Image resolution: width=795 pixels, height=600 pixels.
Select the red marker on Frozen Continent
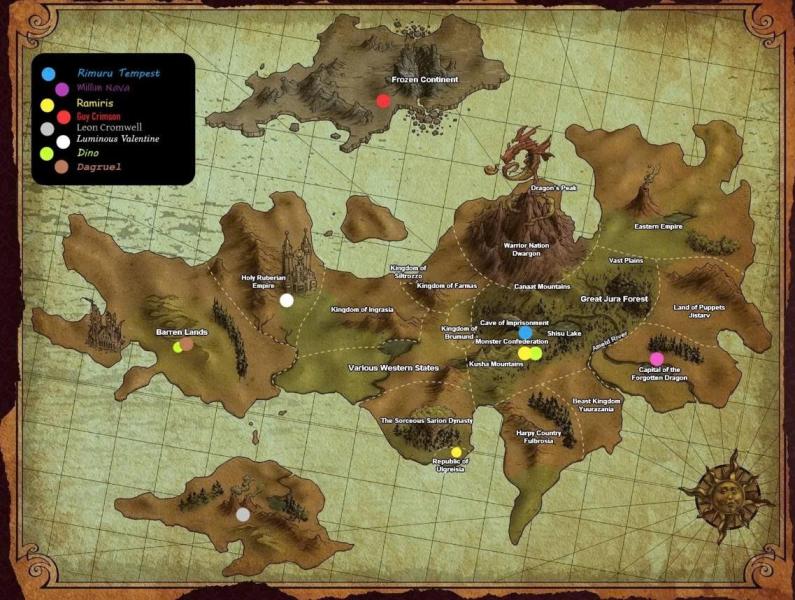click(x=383, y=100)
